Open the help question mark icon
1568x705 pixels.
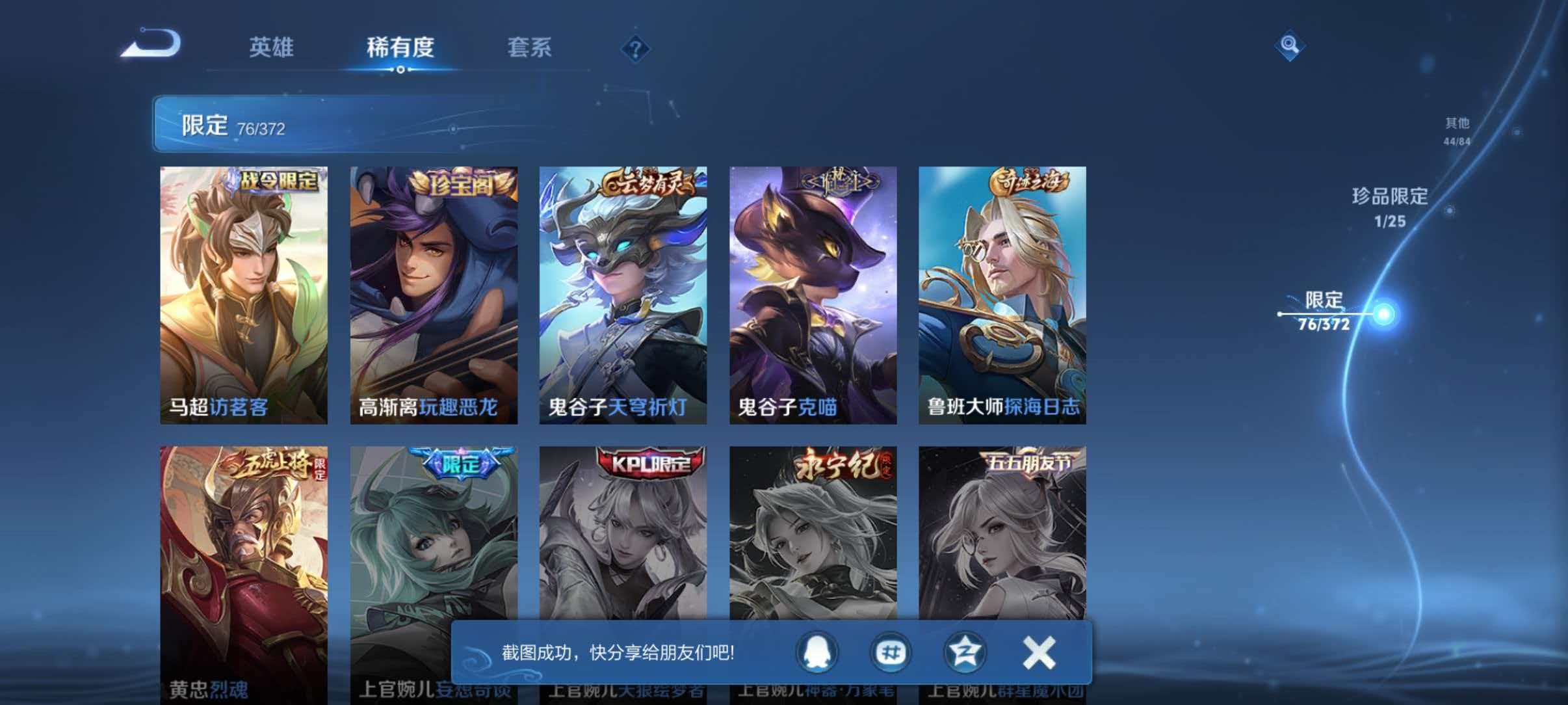[x=636, y=48]
